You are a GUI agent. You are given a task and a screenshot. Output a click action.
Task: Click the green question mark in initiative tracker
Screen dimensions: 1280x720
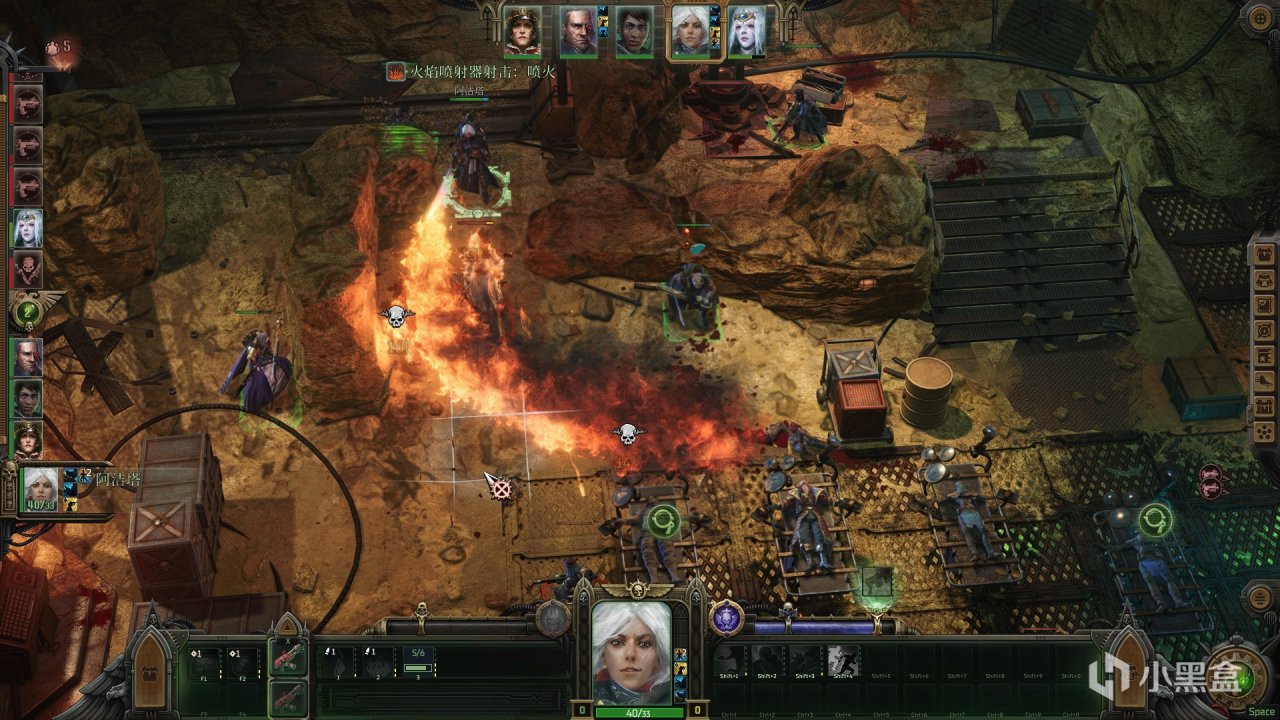27,311
